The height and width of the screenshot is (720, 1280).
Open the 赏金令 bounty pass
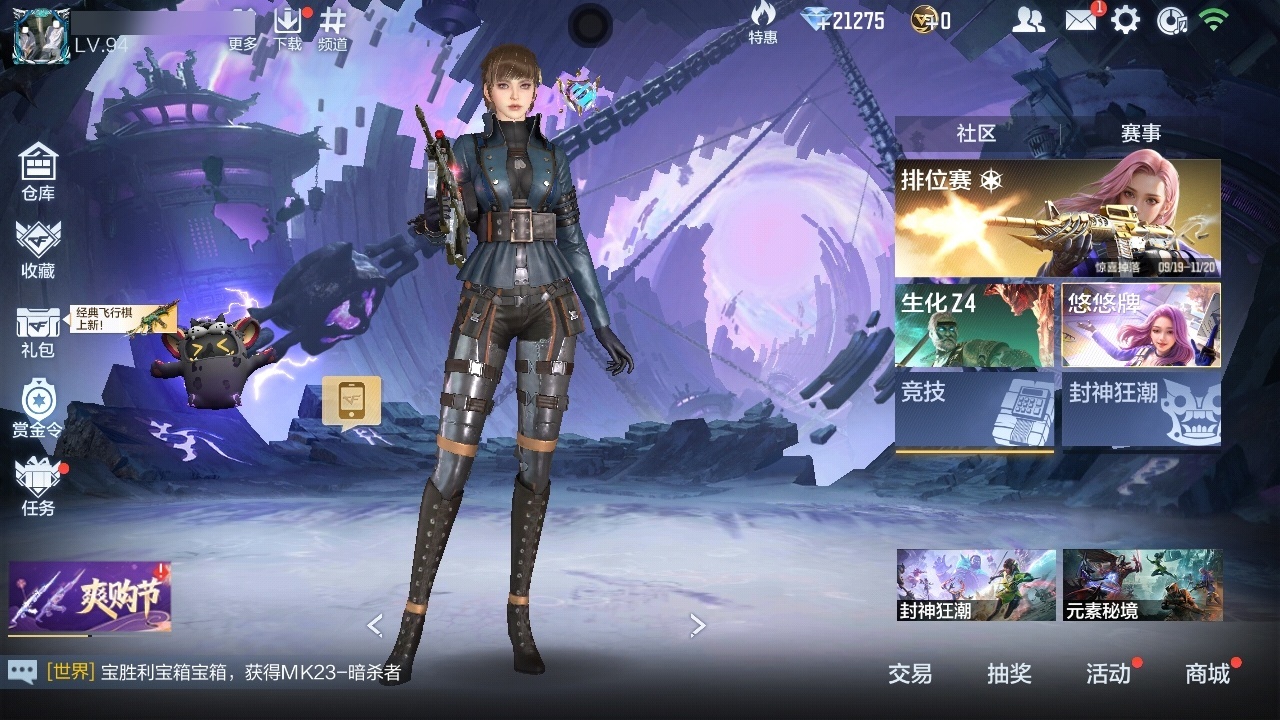click(37, 408)
